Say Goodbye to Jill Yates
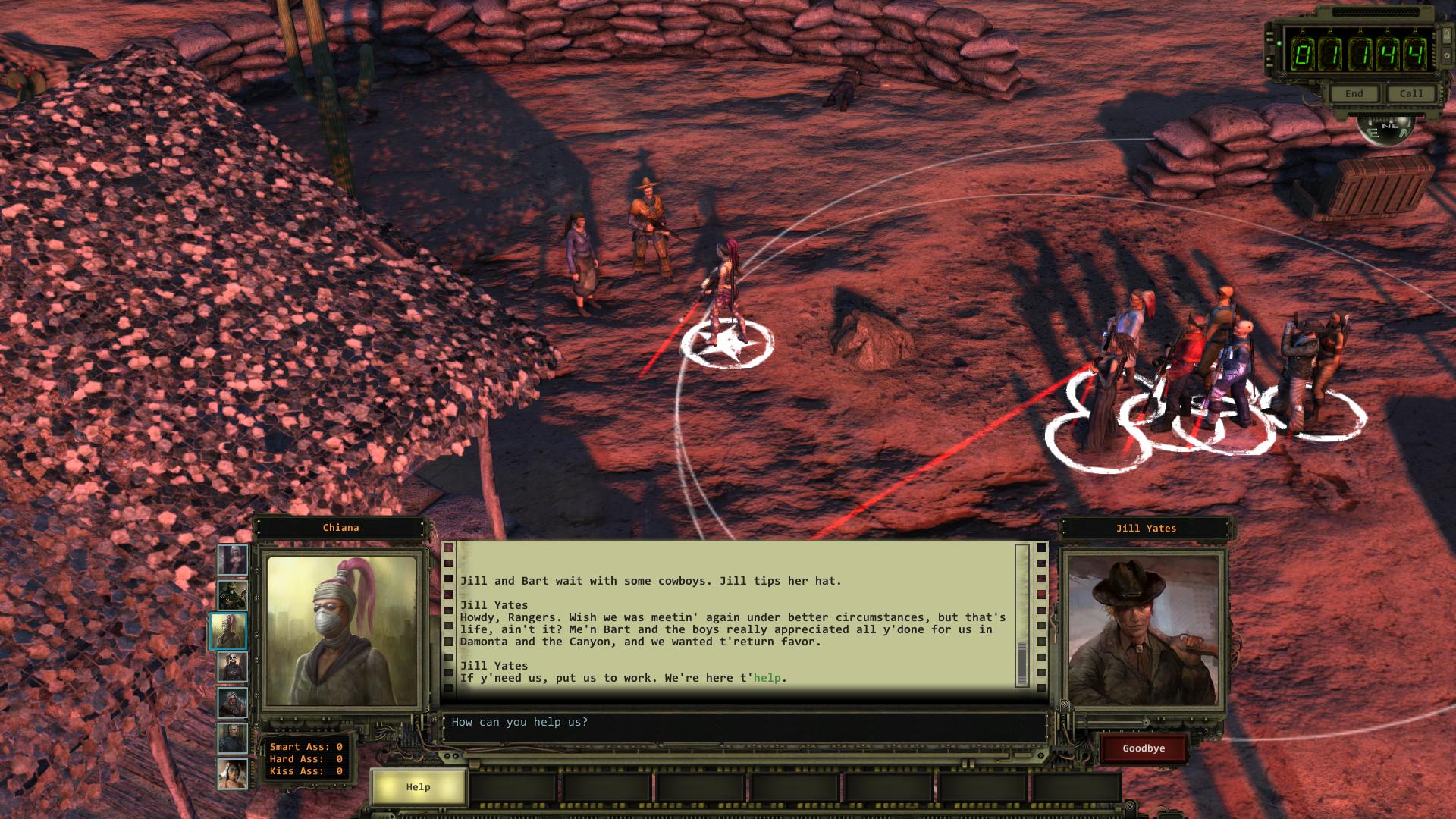The width and height of the screenshot is (1456, 819). 1144,748
